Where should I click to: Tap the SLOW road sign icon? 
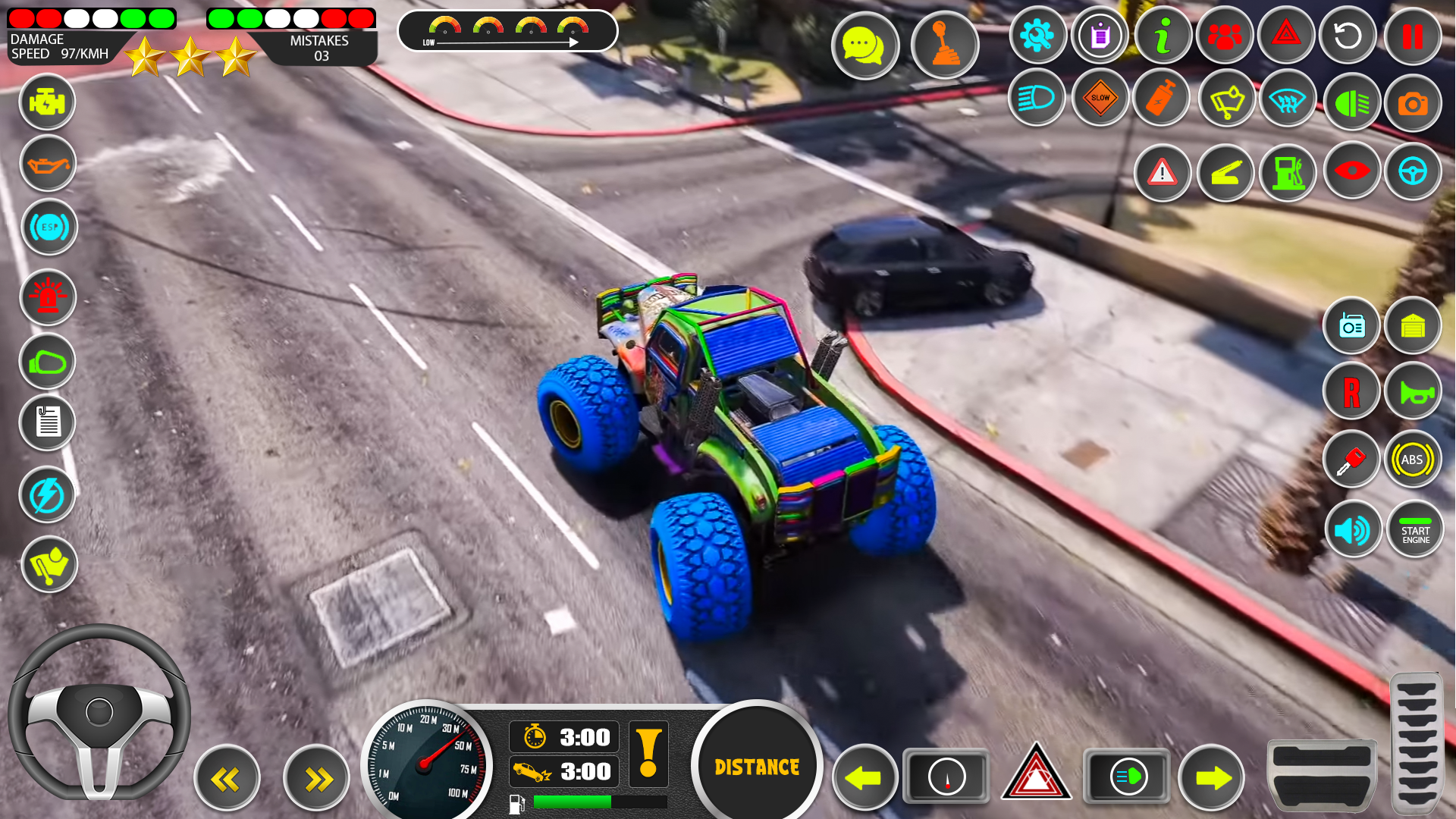point(1100,99)
